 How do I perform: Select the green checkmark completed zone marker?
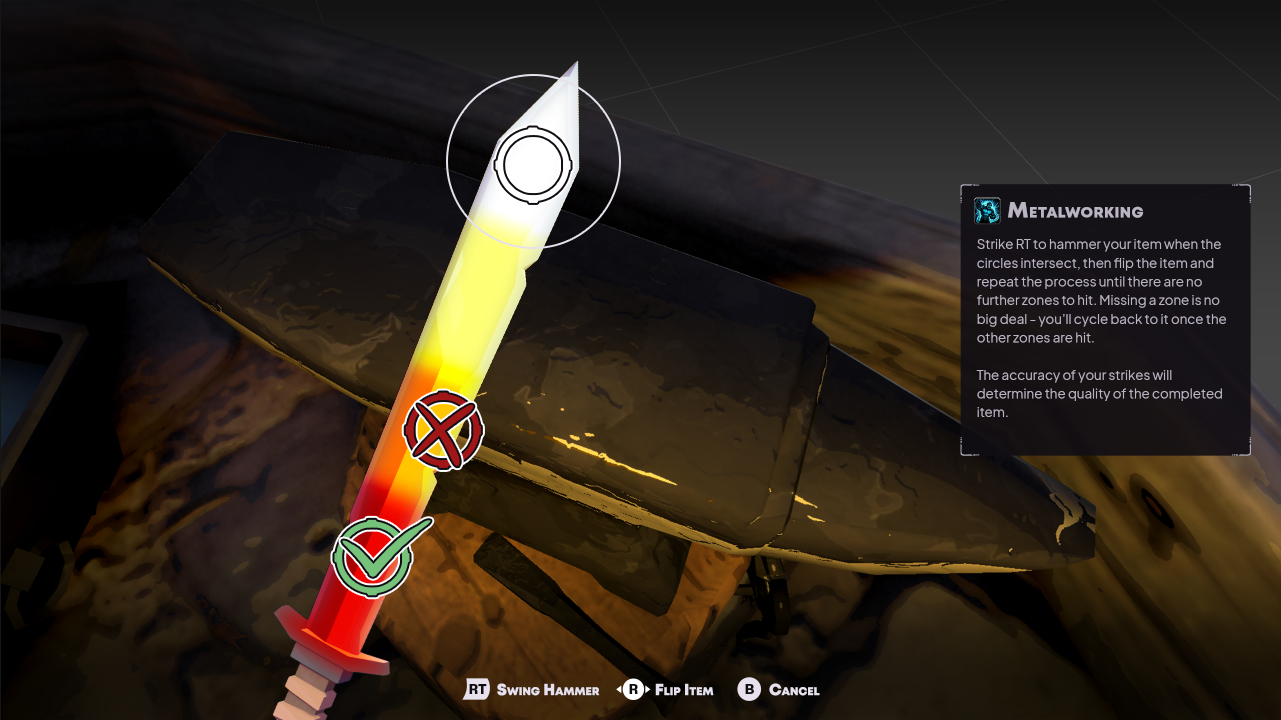click(x=374, y=556)
